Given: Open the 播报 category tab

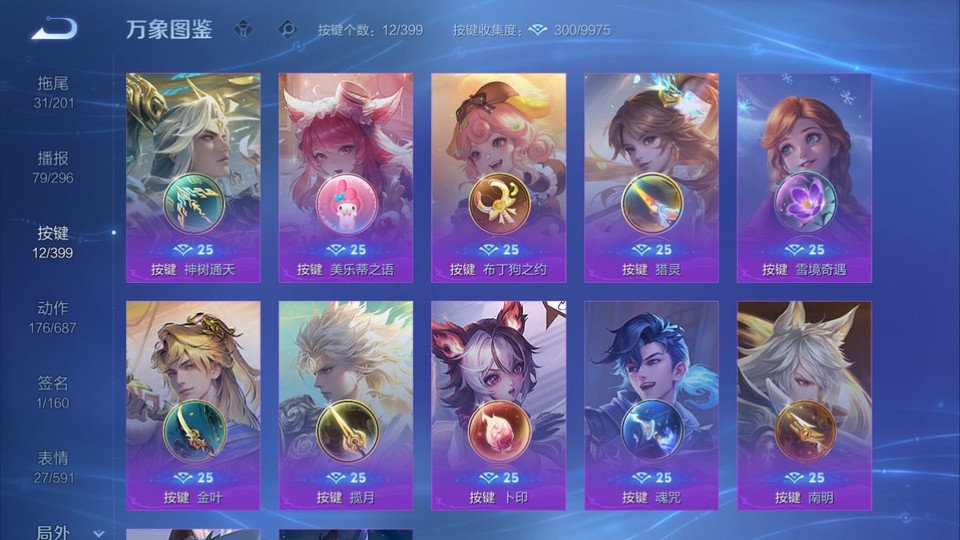Looking at the screenshot, I should [54, 166].
